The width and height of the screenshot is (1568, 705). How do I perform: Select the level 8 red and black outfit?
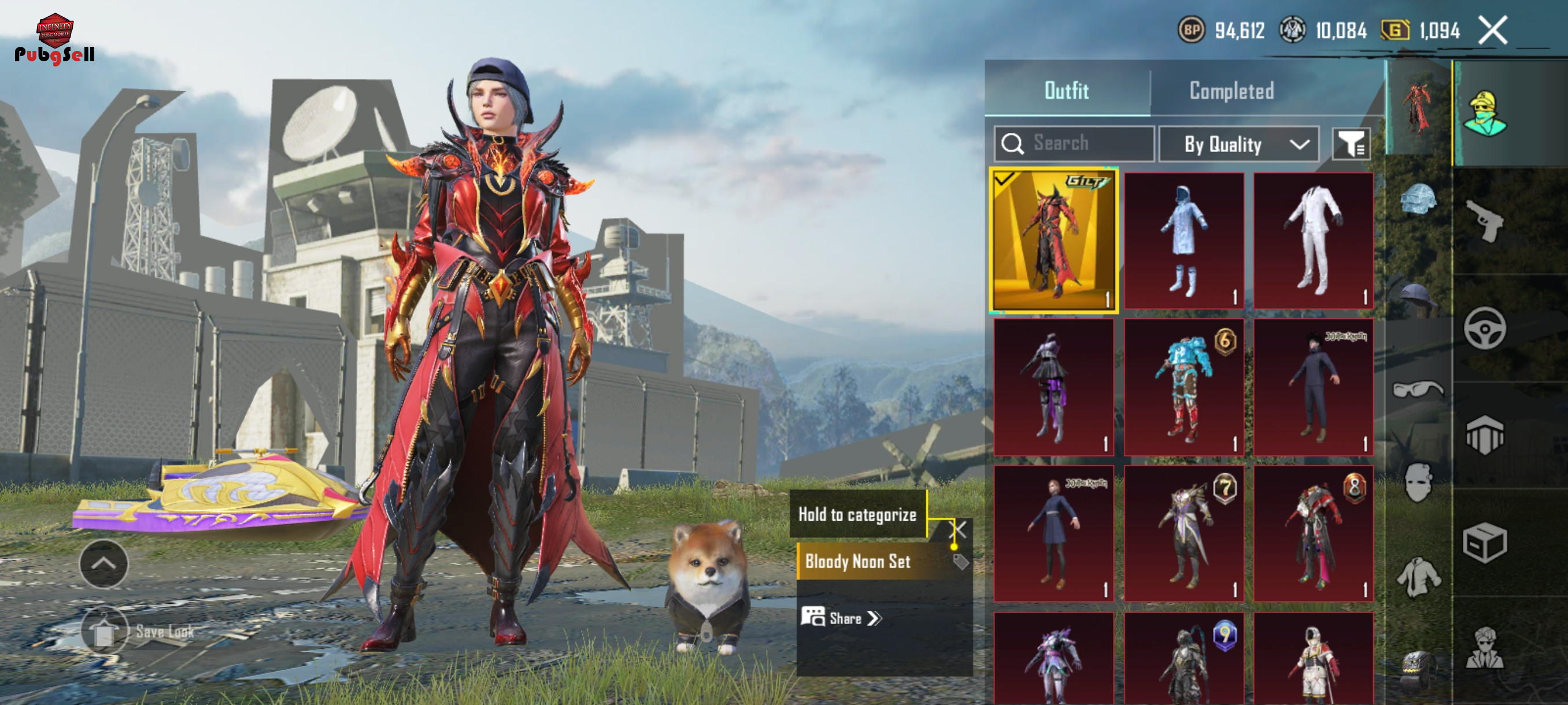[x=1313, y=533]
